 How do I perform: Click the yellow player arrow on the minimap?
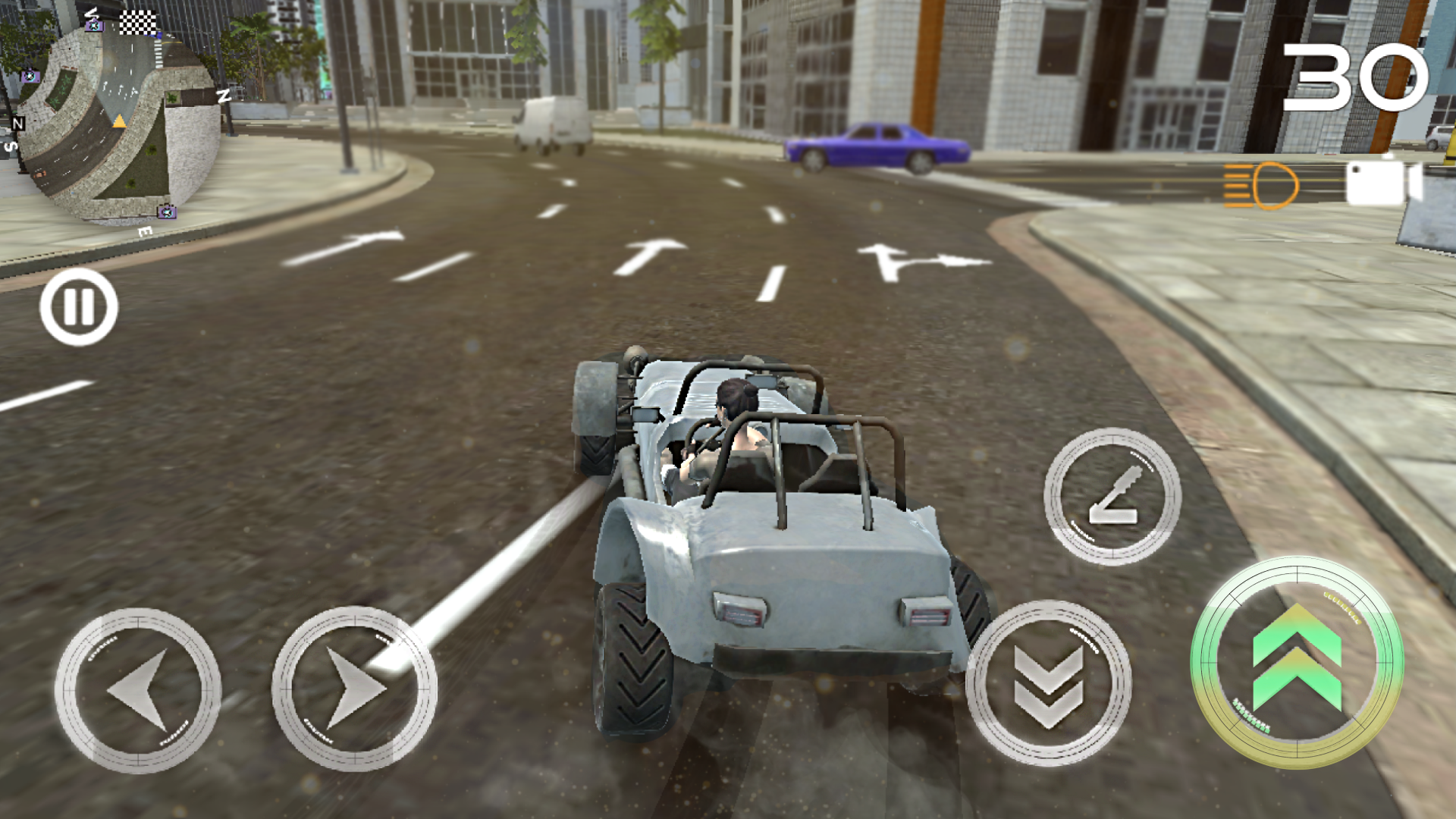pyautogui.click(x=119, y=121)
